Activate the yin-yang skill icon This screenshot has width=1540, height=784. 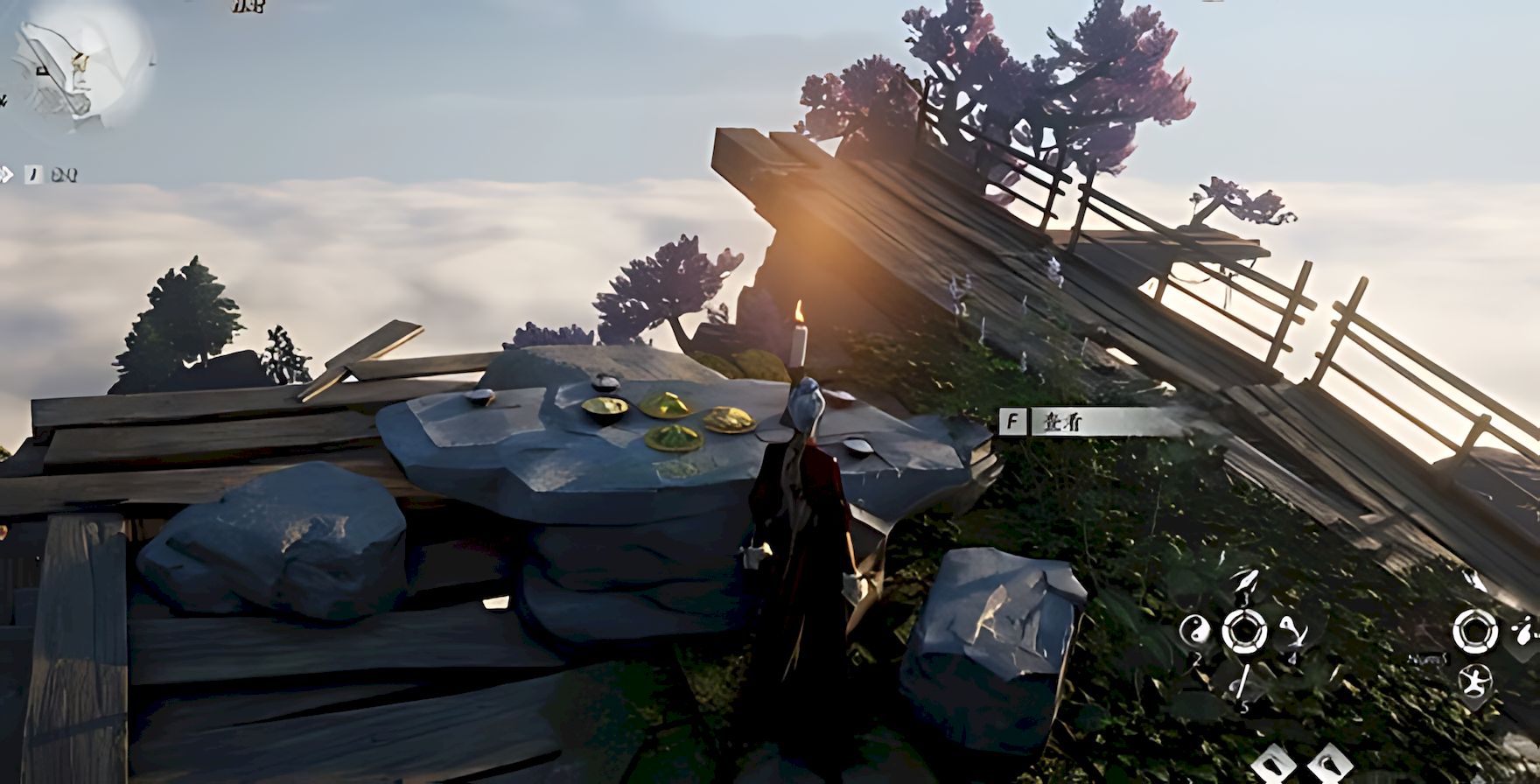pos(1193,629)
